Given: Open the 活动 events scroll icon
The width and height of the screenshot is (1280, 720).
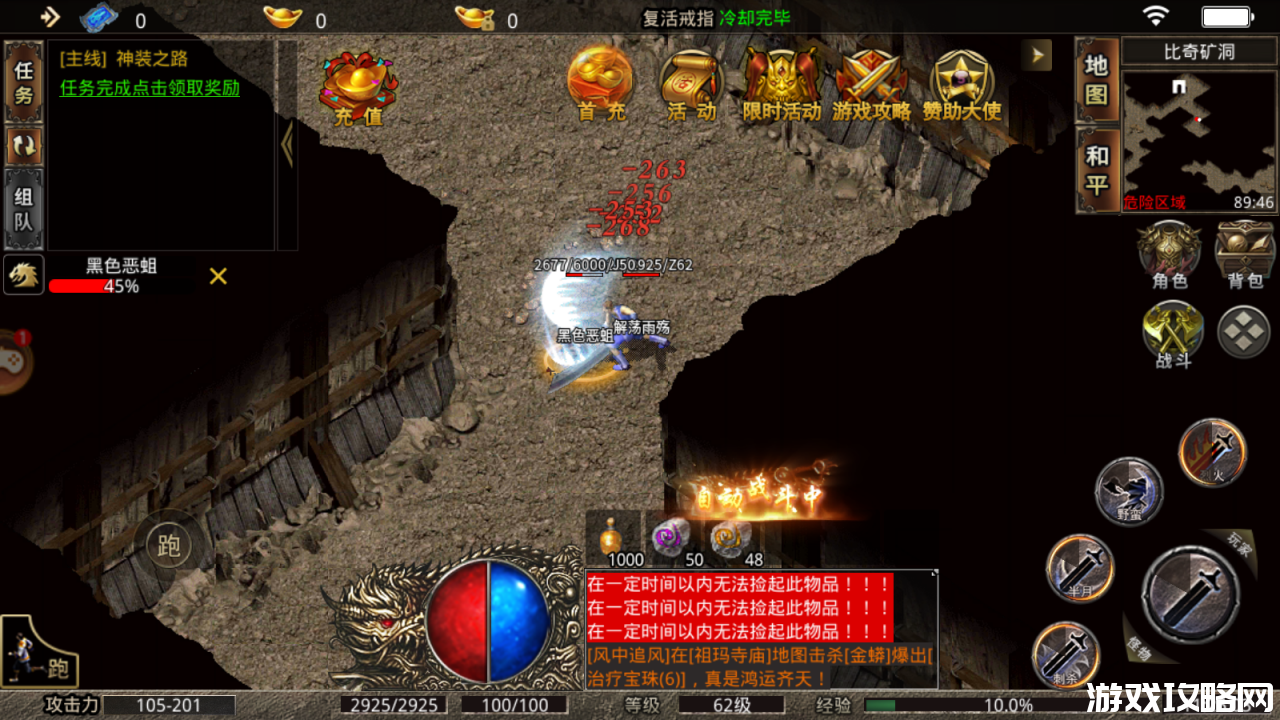Looking at the screenshot, I should pyautogui.click(x=691, y=83).
